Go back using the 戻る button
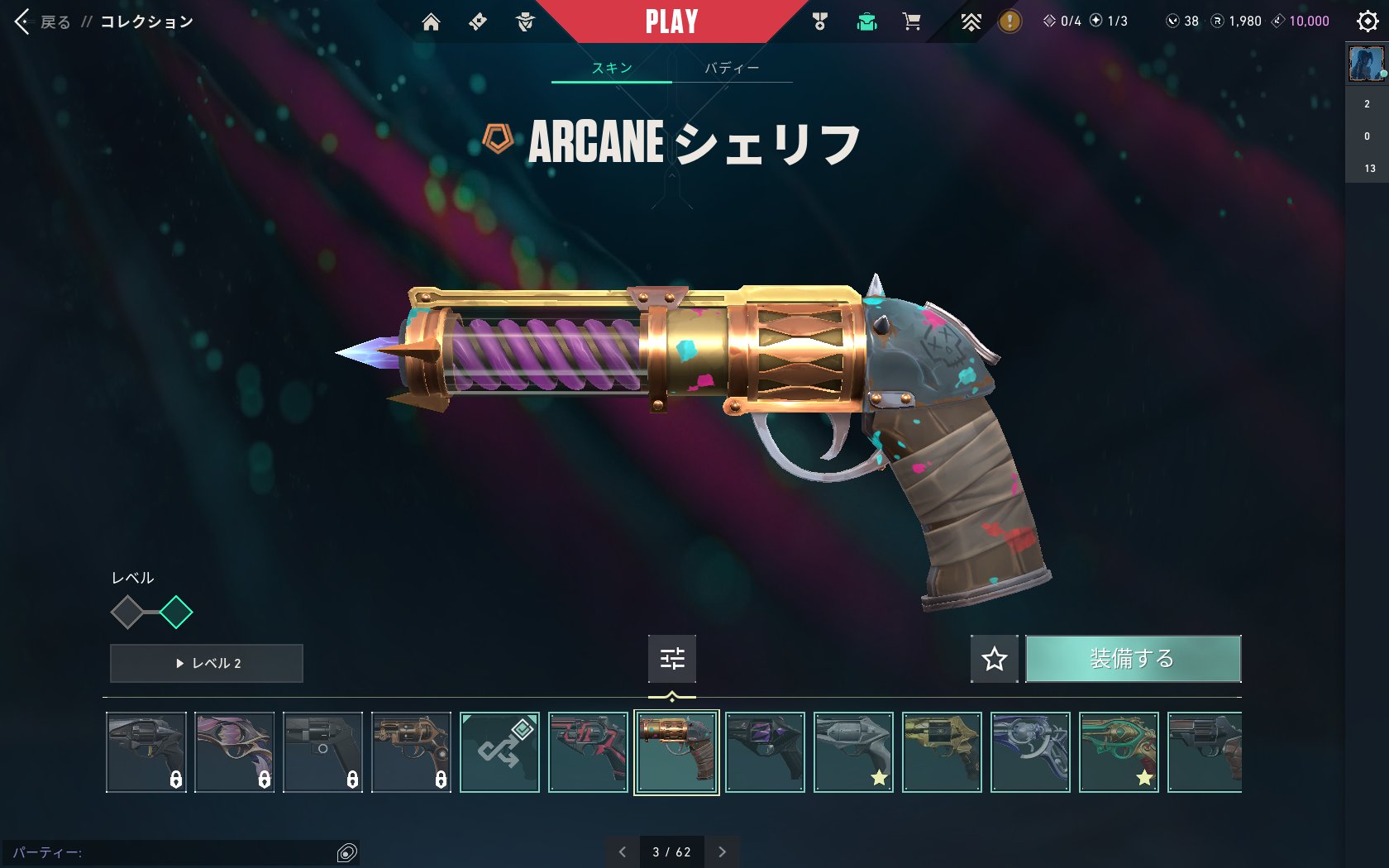1389x868 pixels. click(45, 21)
